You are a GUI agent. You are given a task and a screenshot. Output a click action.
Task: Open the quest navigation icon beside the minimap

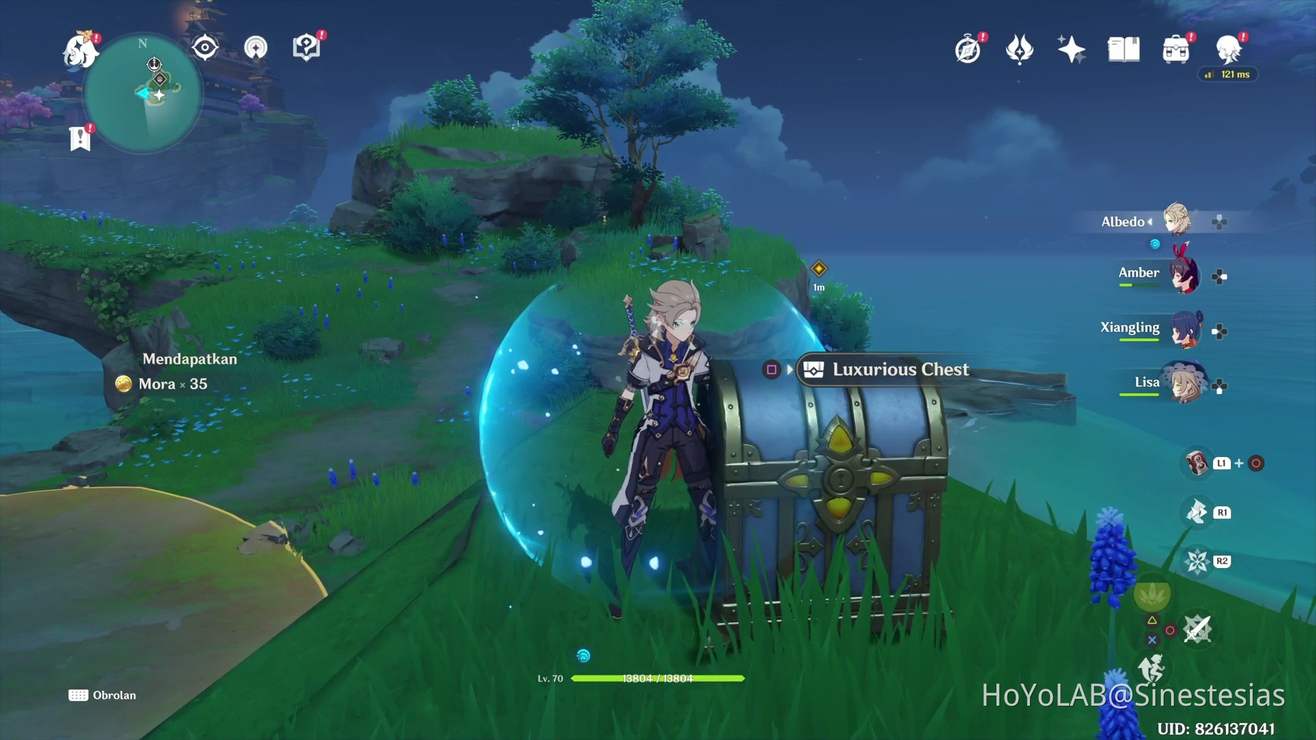pos(305,45)
